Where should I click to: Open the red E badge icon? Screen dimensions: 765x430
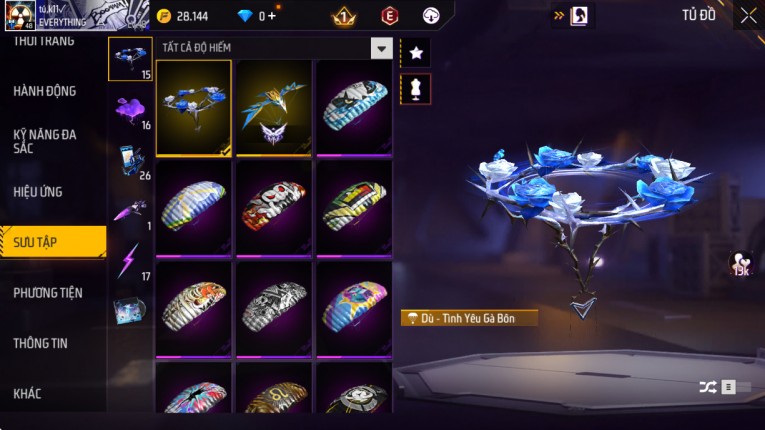(x=389, y=16)
